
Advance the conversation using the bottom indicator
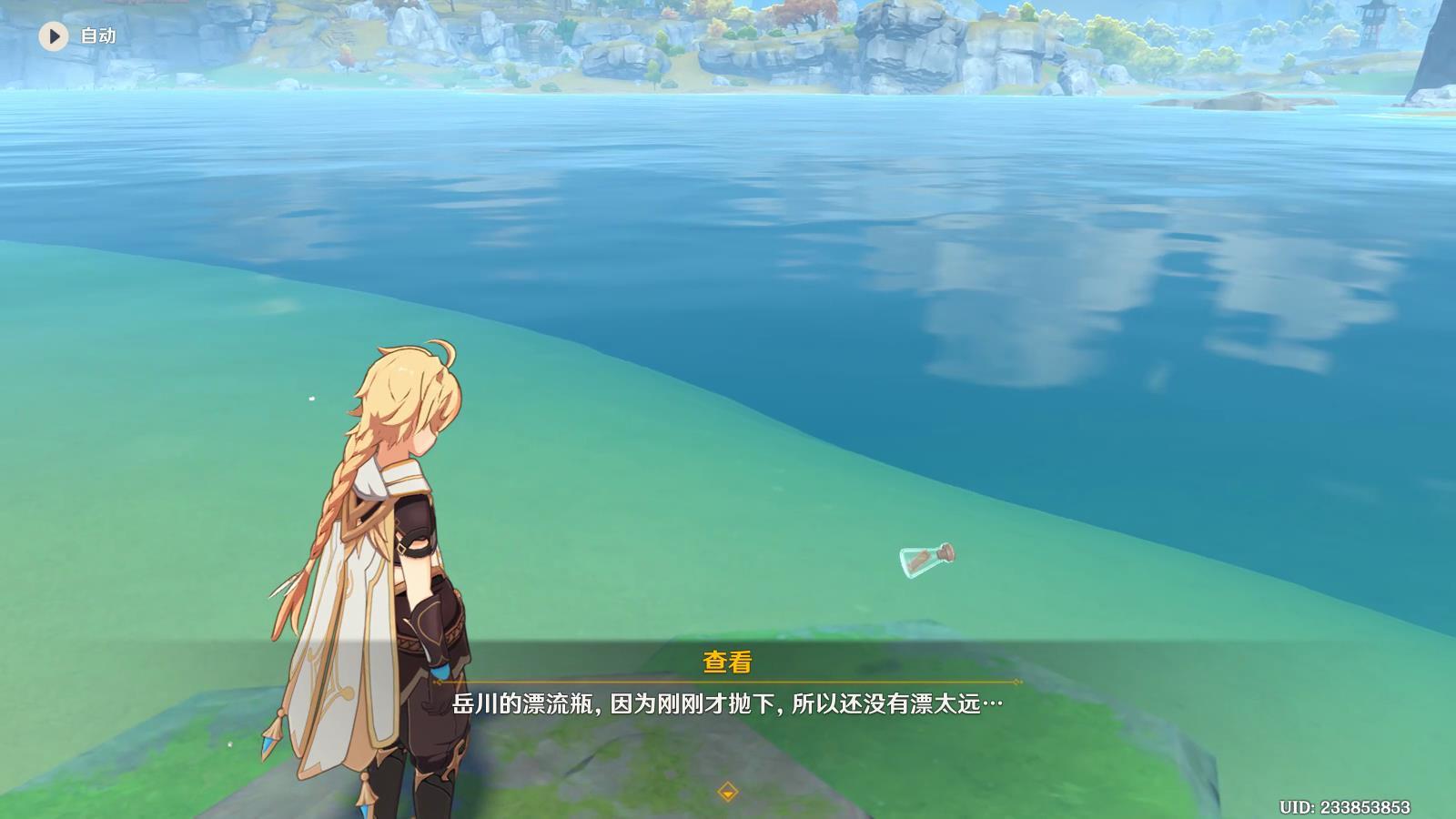click(728, 792)
